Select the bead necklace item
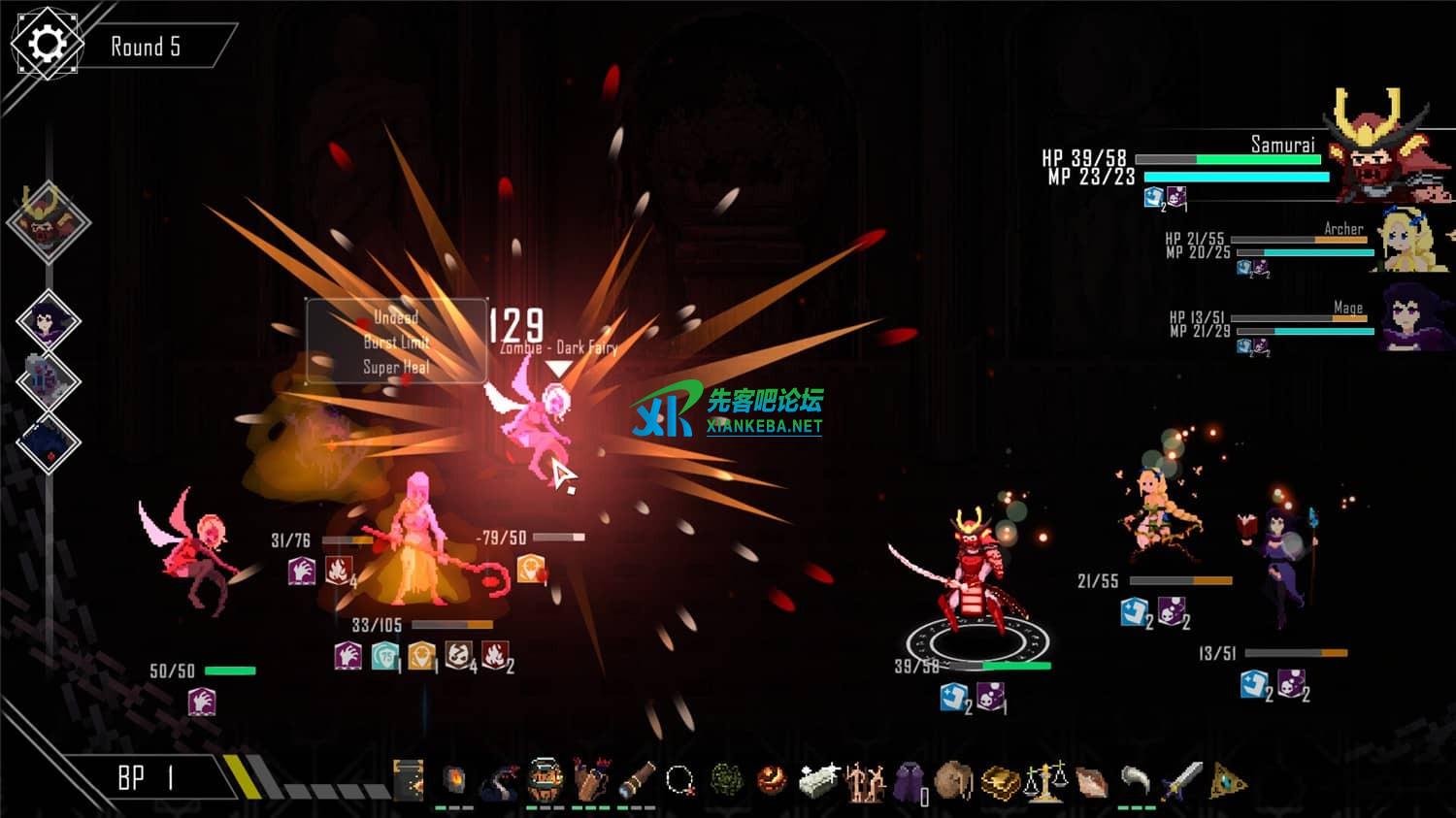 [x=680, y=779]
